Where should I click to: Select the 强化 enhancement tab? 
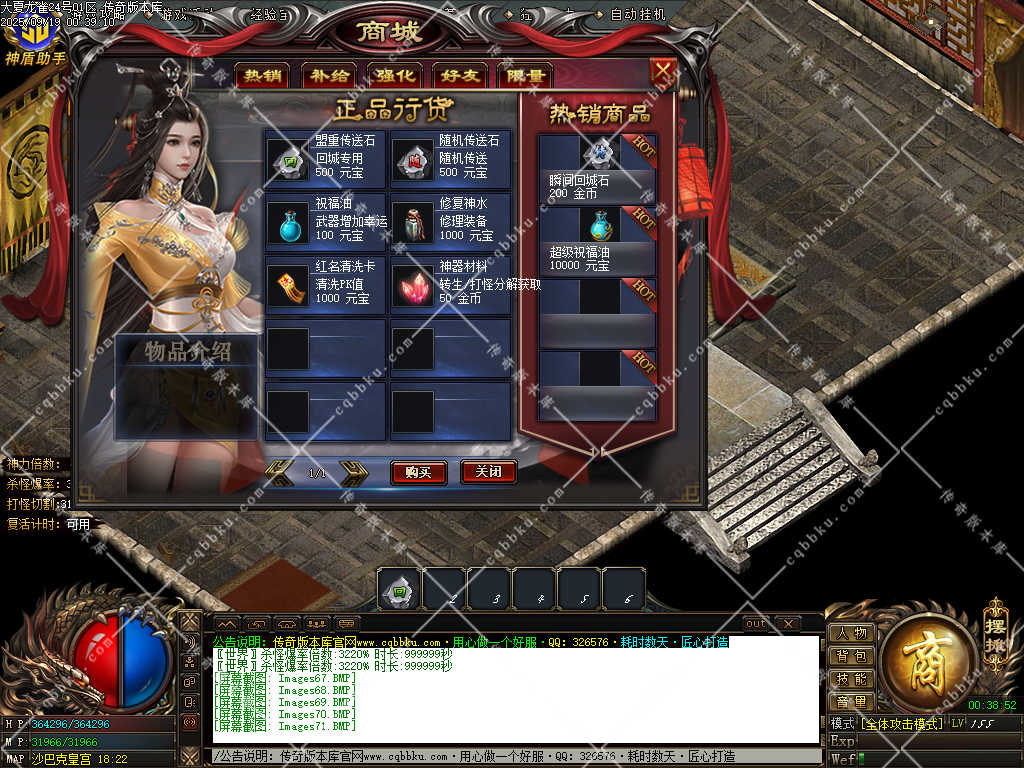pyautogui.click(x=395, y=76)
